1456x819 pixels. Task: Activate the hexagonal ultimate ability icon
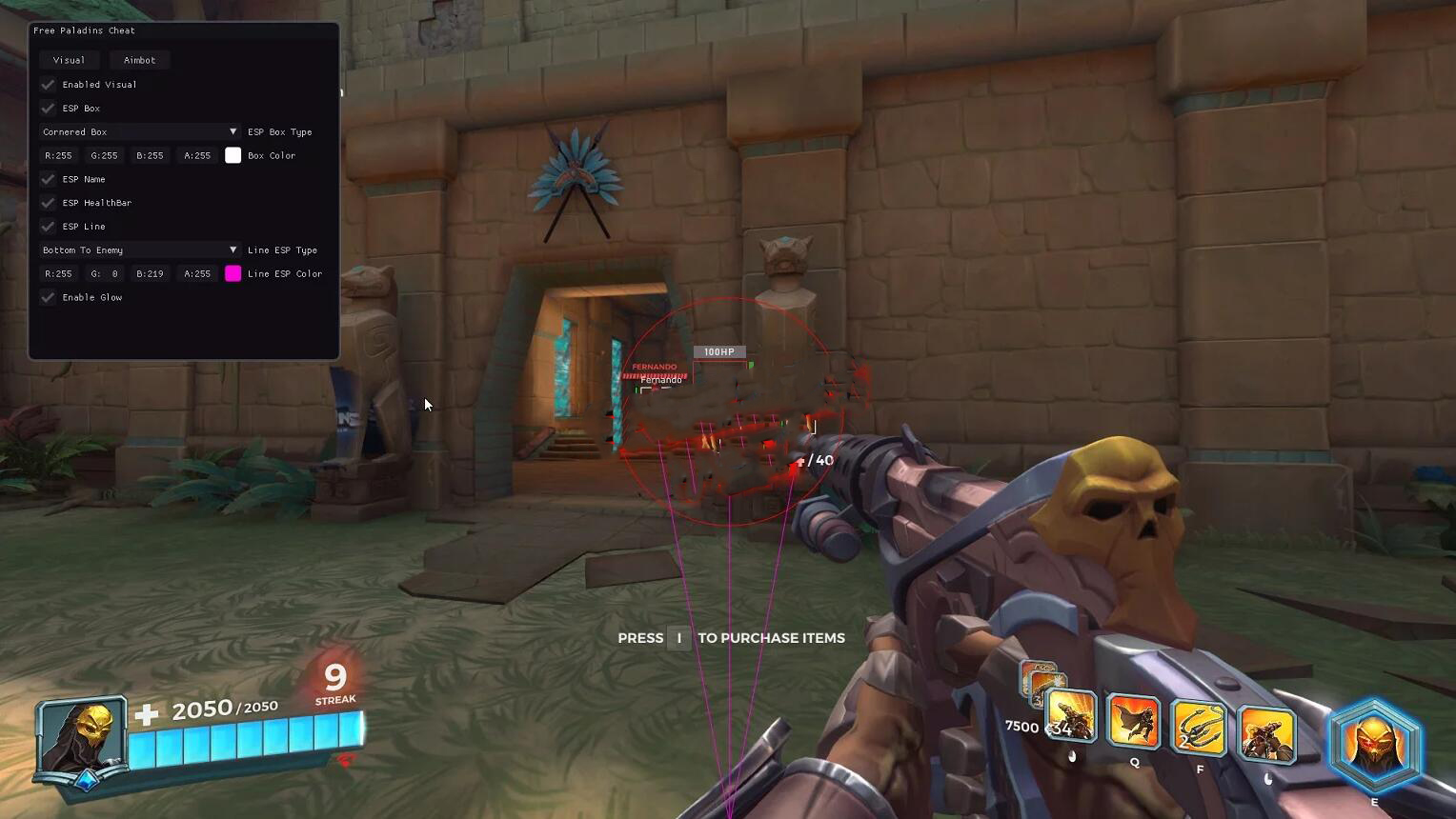tap(1375, 745)
